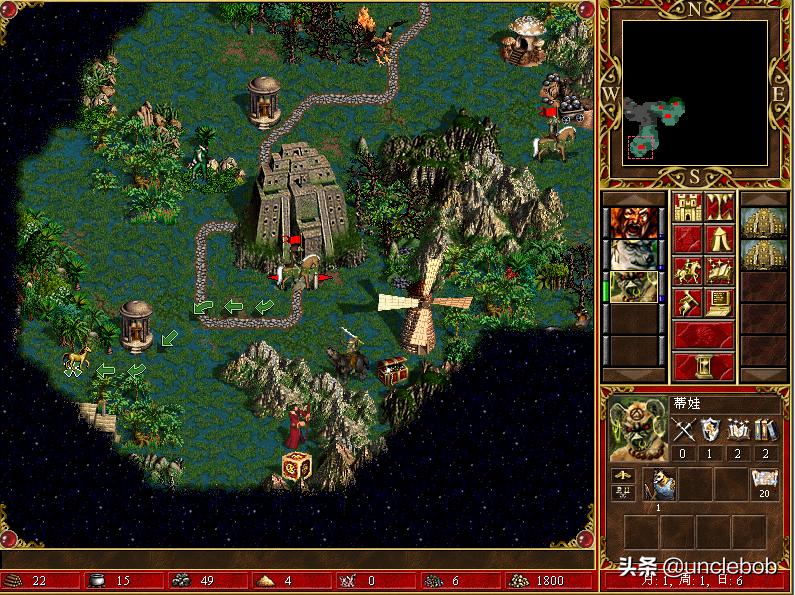Viewport: 795px width, 595px height.
Task: Choose the highlighted goblin-masked hero portrait in list
Action: tap(631, 286)
